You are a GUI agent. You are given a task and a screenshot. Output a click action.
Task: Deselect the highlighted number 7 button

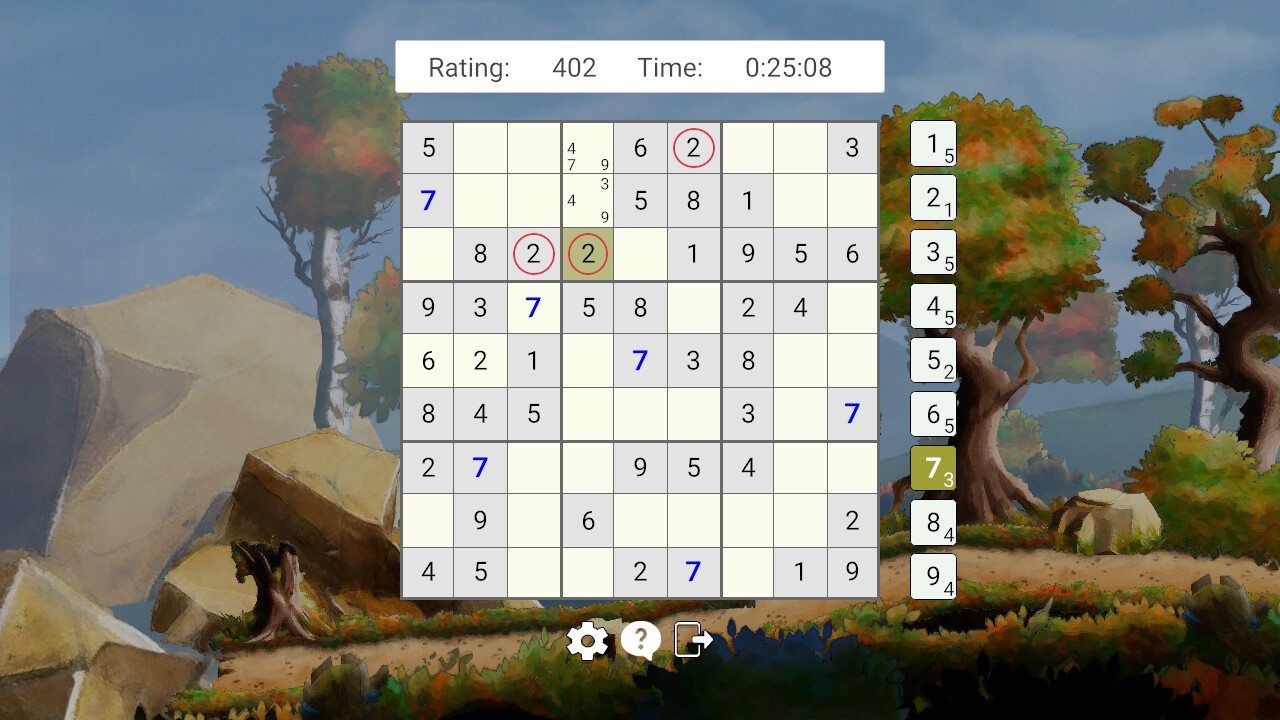(933, 468)
